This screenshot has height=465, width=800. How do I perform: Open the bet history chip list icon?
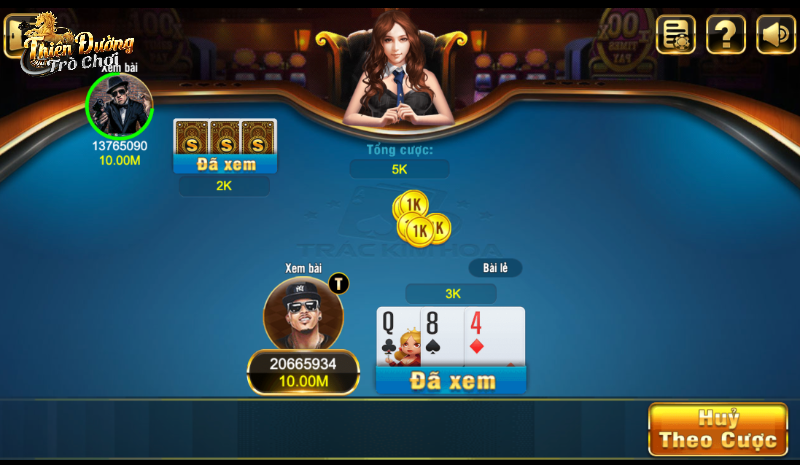(676, 35)
